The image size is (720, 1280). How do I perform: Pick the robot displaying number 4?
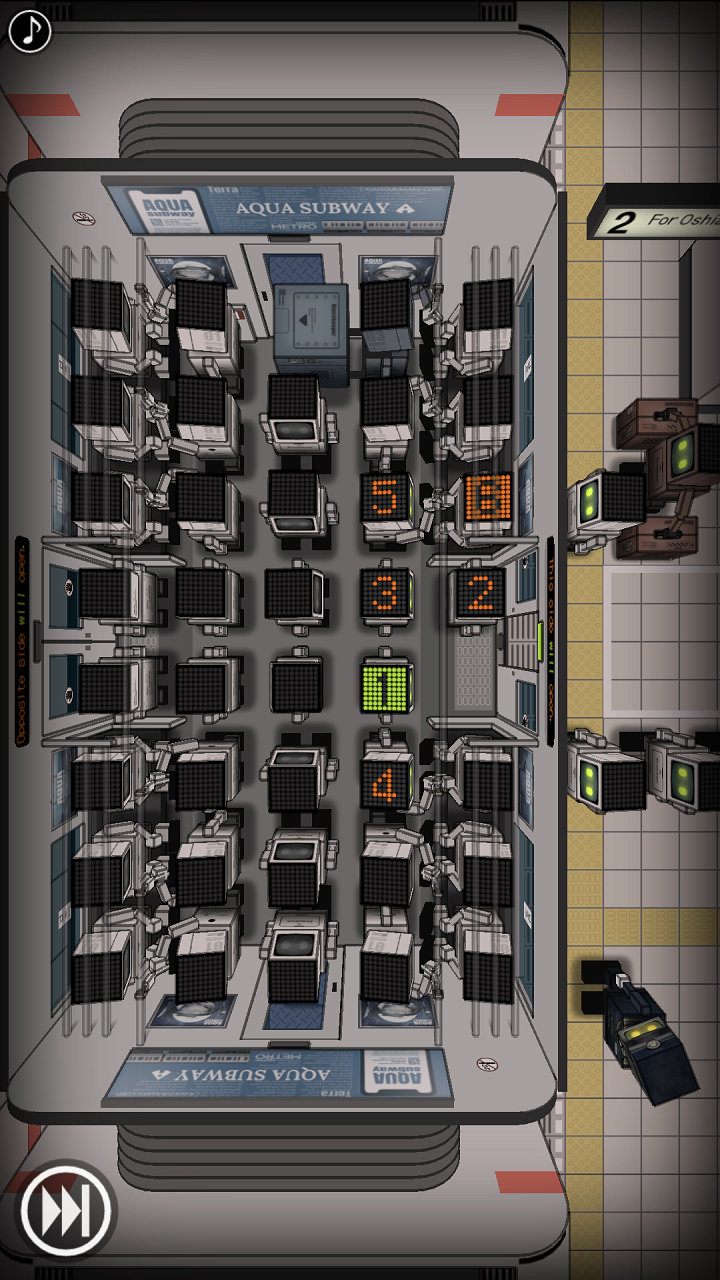(x=386, y=784)
